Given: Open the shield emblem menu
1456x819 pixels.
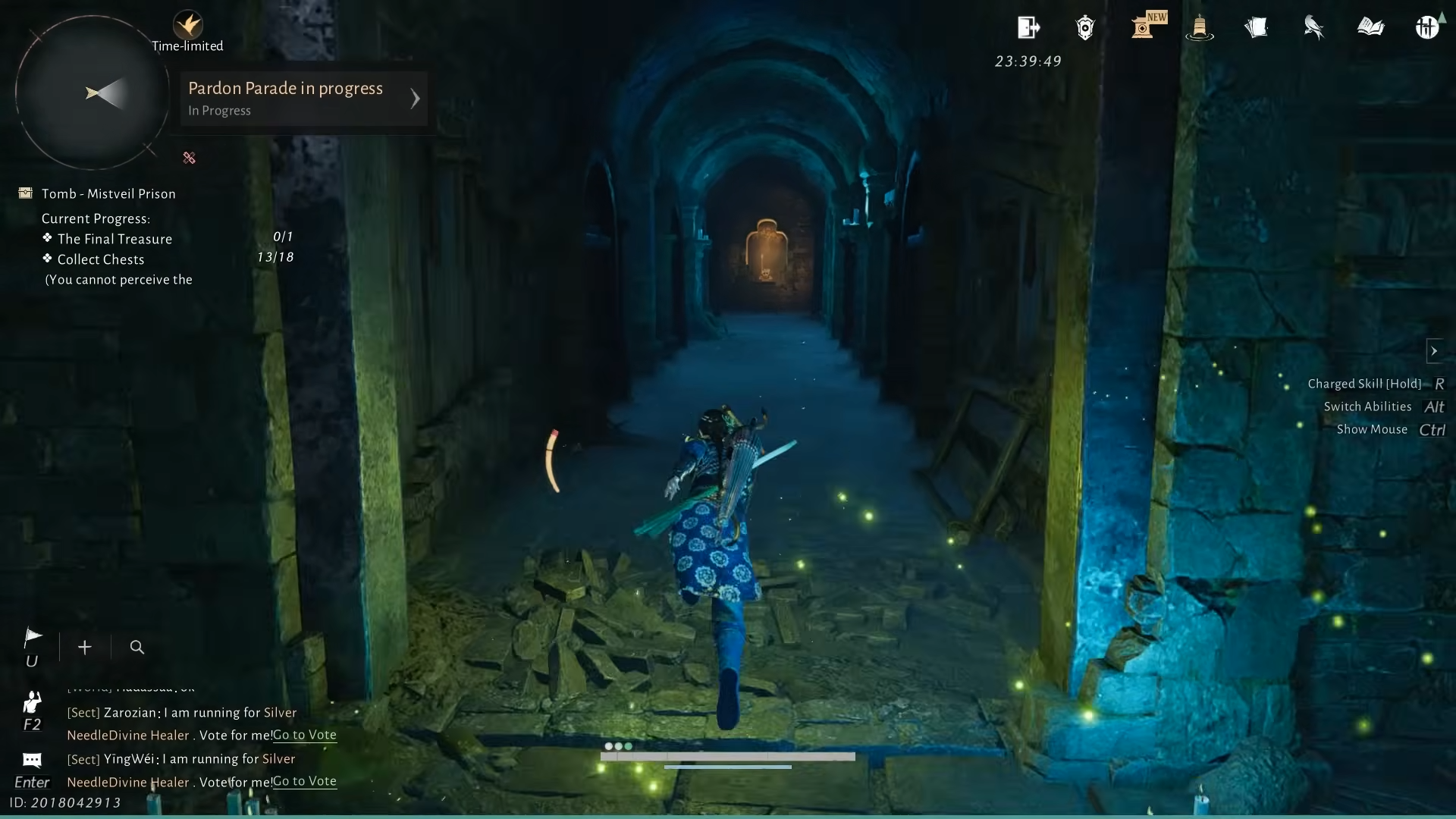Looking at the screenshot, I should pos(1085,28).
